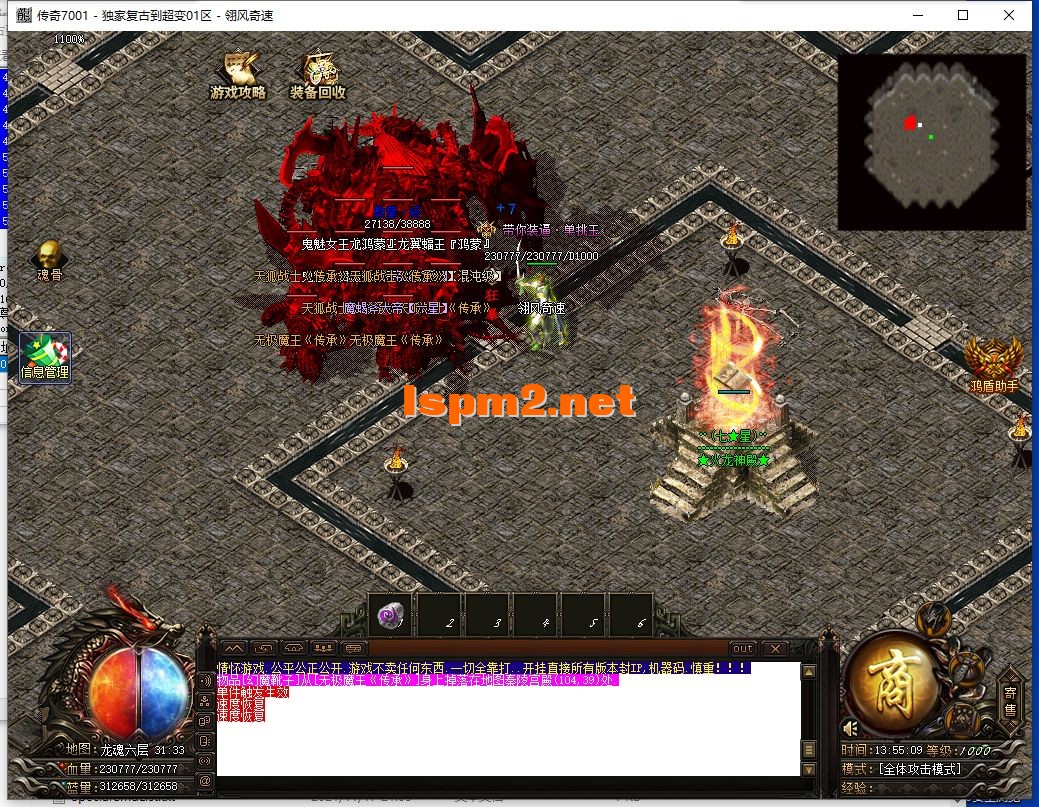Open the 装备回收 equipment recycling menu
Screen dimensions: 1039x807
tap(318, 76)
